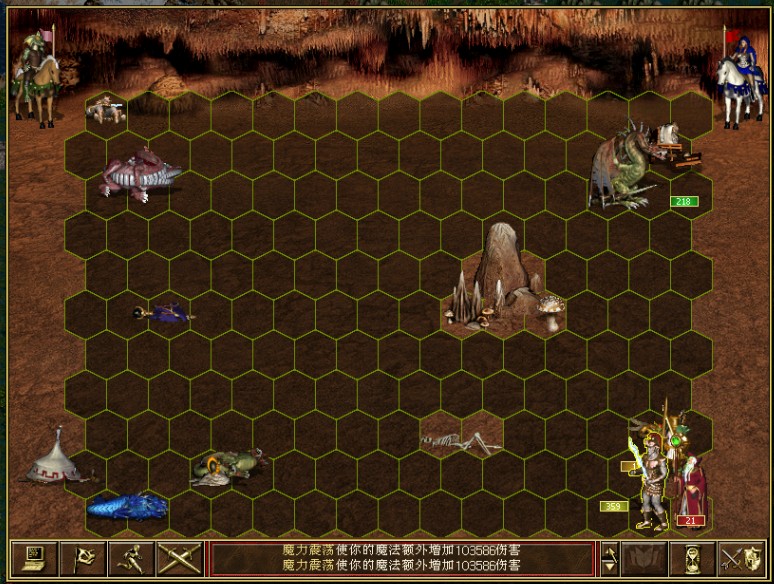This screenshot has height=584, width=774.
Task: Open the combat system options
Action: 33,558
